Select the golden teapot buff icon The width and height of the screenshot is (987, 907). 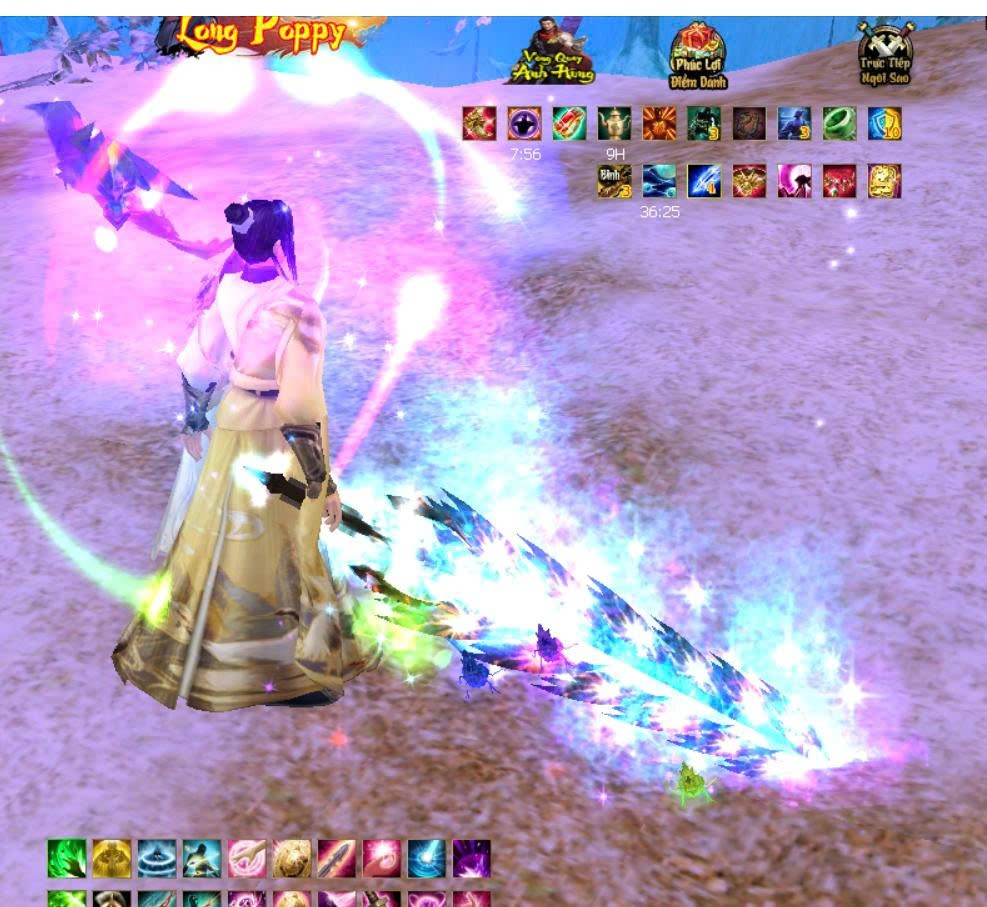pos(614,124)
